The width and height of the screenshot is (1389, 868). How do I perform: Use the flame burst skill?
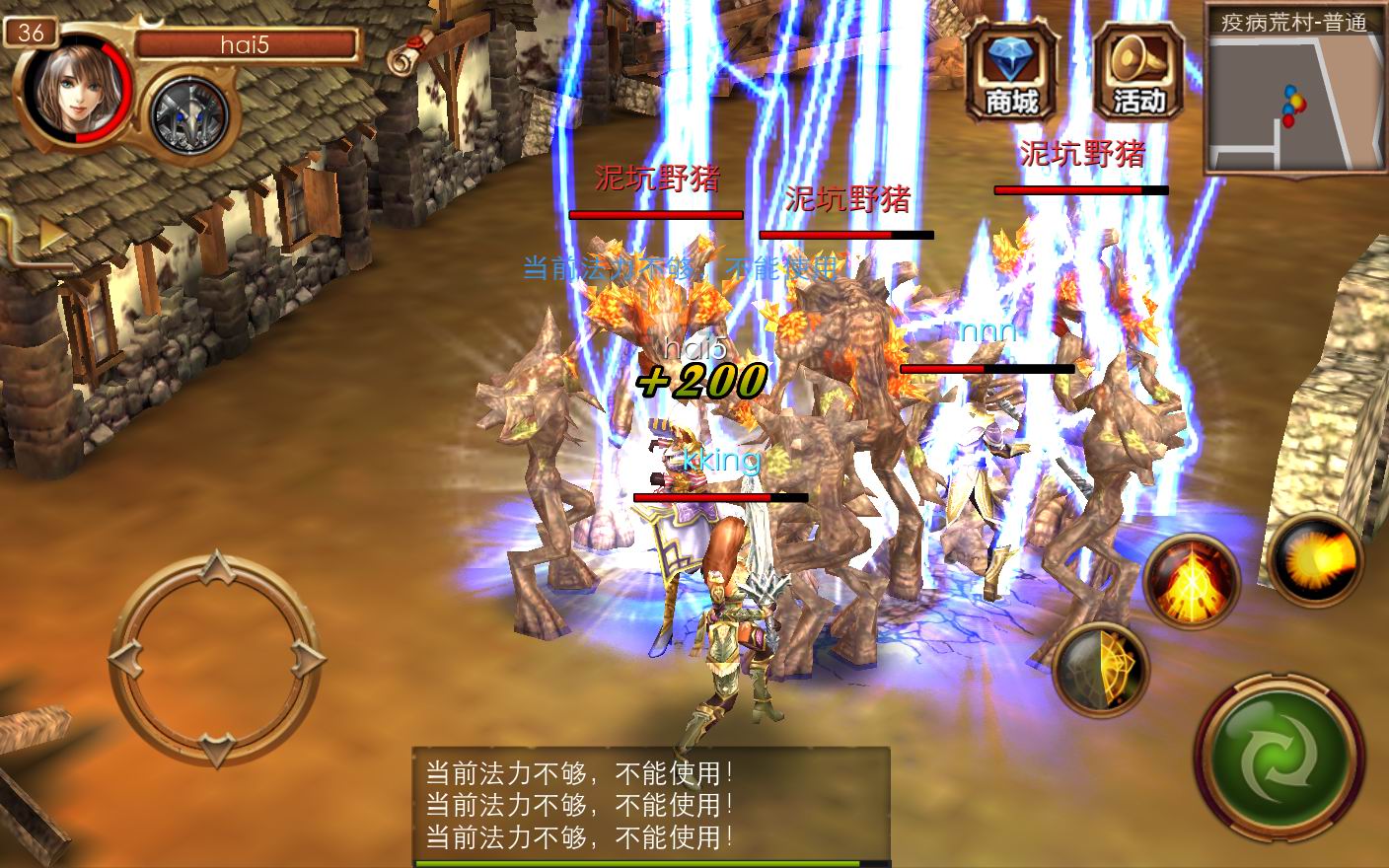pyautogui.click(x=1191, y=581)
